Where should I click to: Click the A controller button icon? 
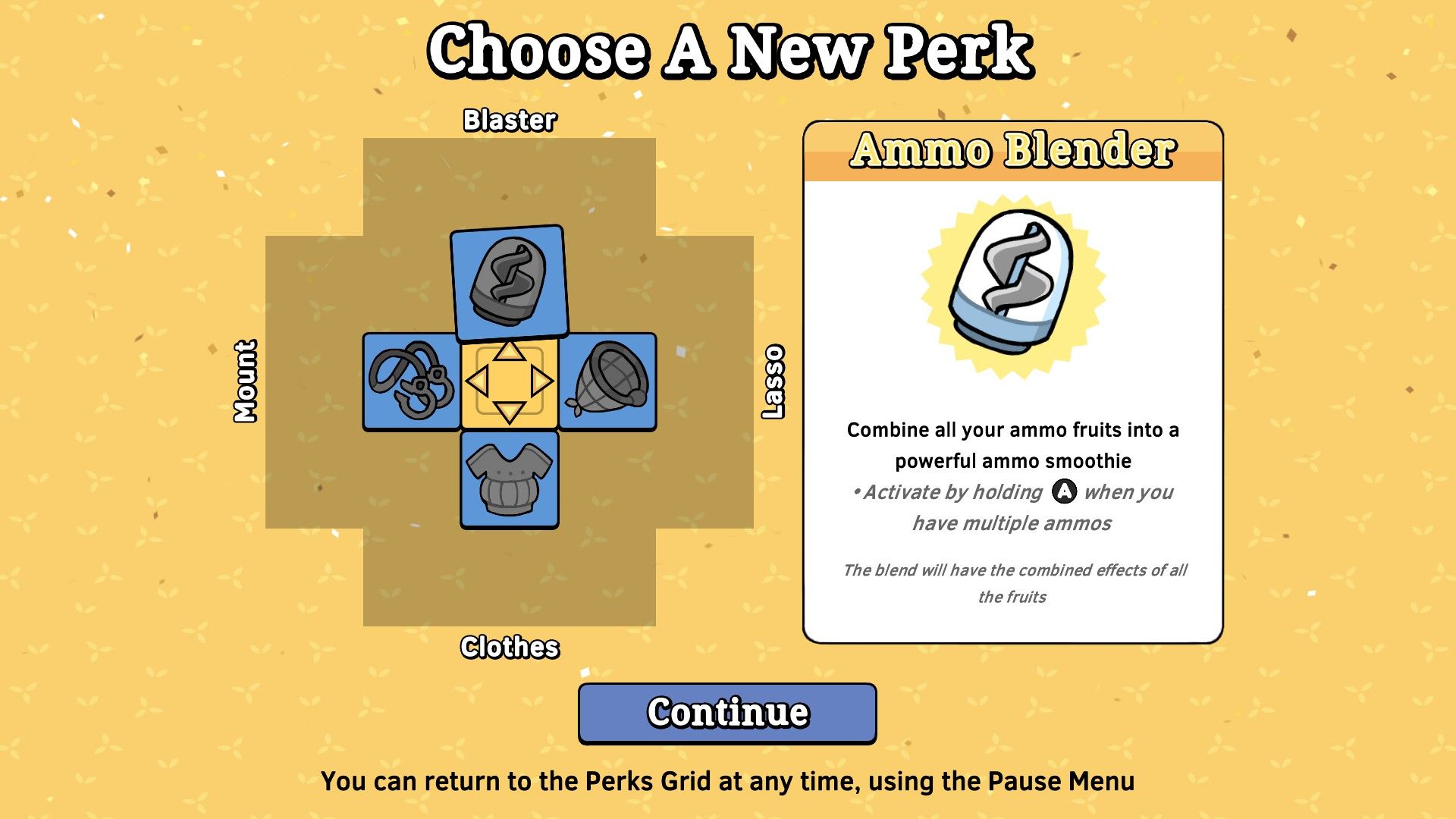[x=1065, y=492]
